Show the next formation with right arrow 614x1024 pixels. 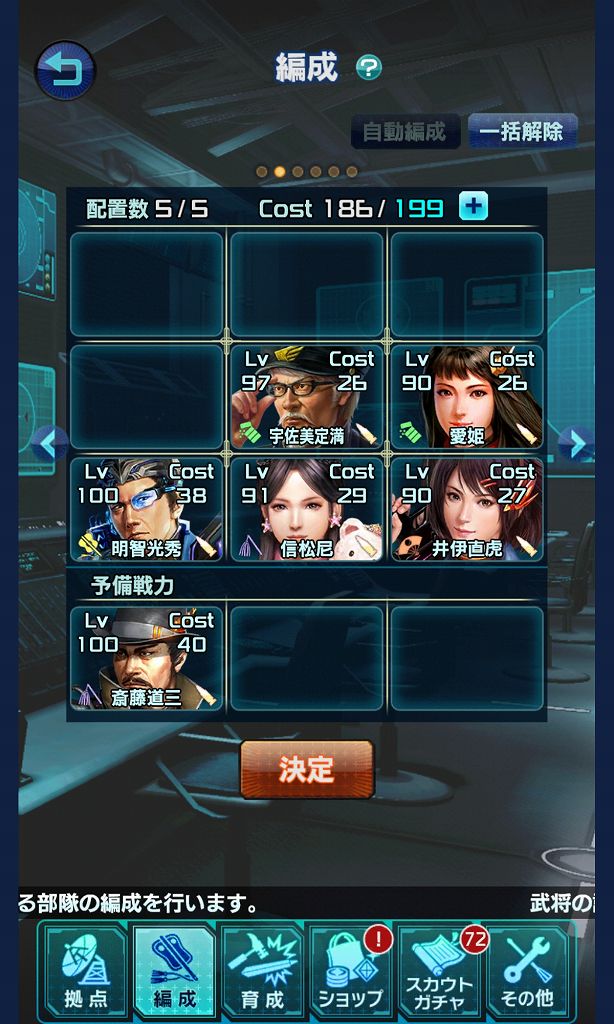pos(575,443)
